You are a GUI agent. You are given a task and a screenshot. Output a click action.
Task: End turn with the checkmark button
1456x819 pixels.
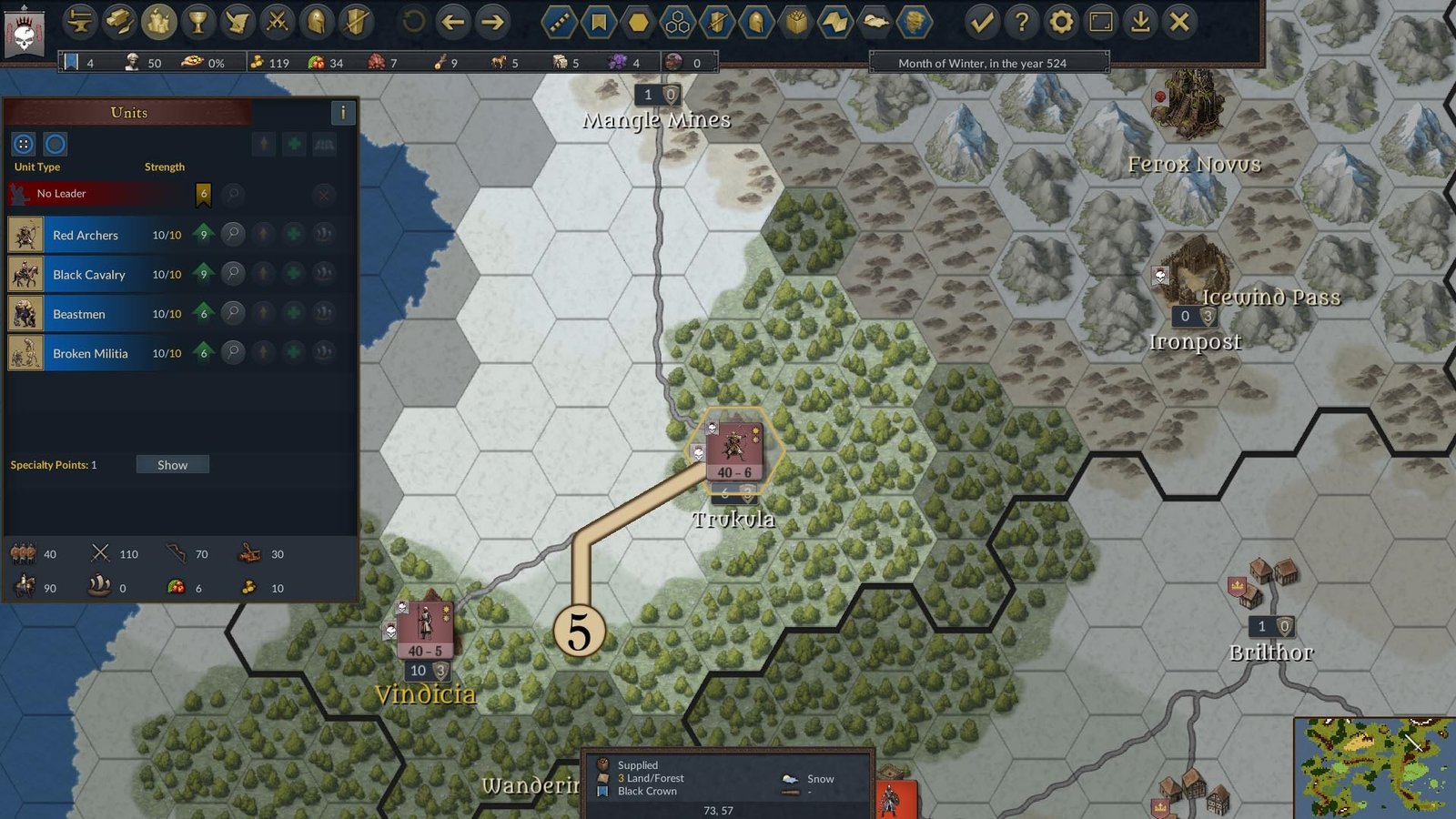click(x=981, y=22)
